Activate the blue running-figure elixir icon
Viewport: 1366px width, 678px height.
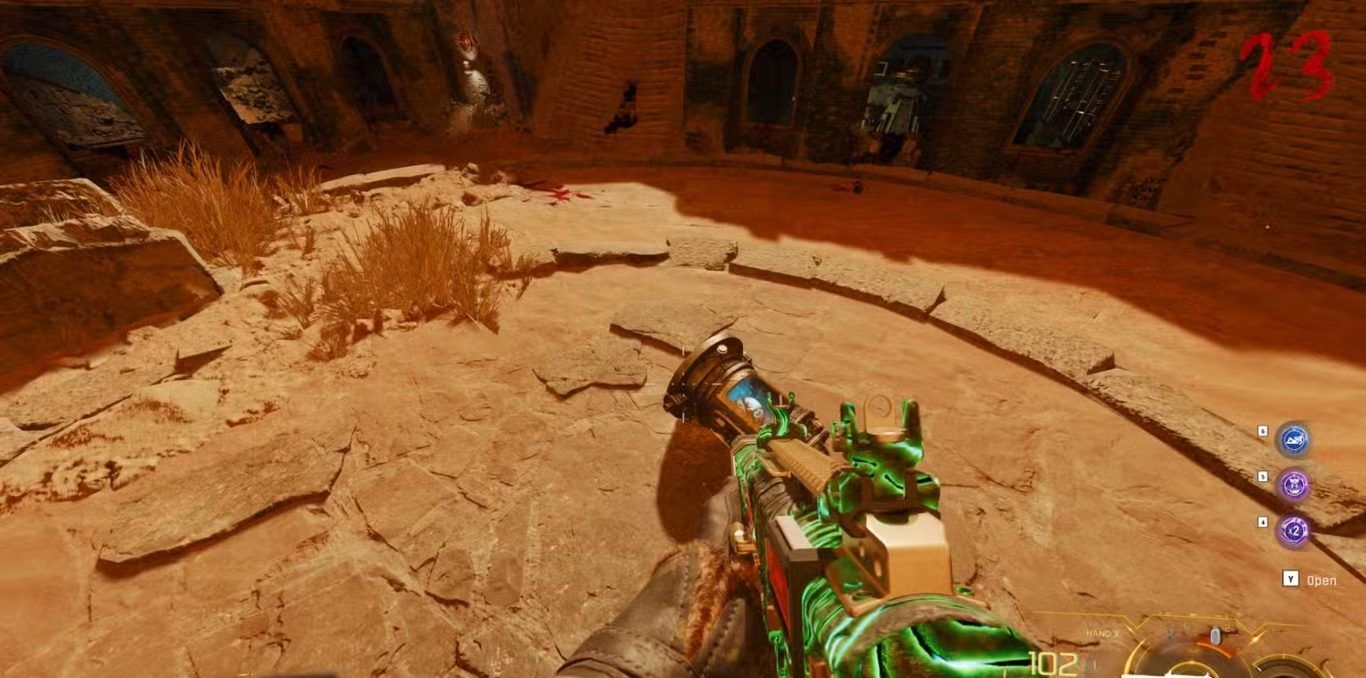pyautogui.click(x=1294, y=440)
